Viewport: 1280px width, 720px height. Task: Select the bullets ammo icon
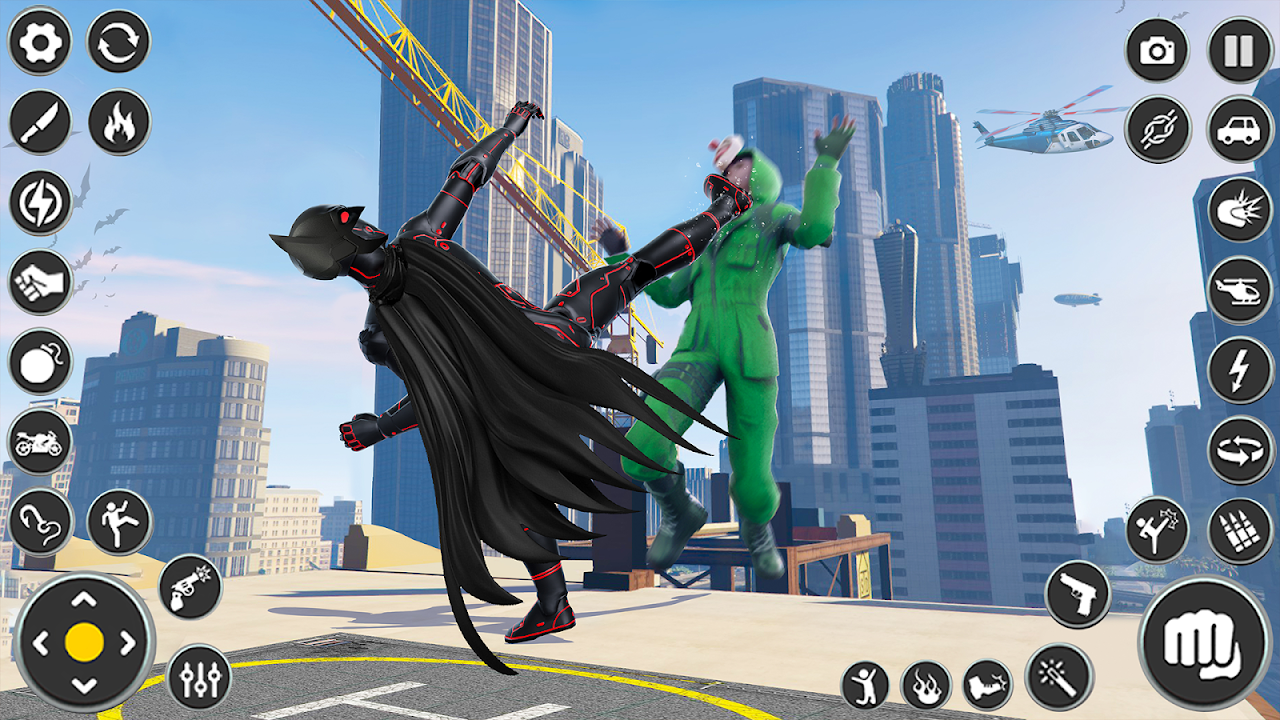[1240, 530]
